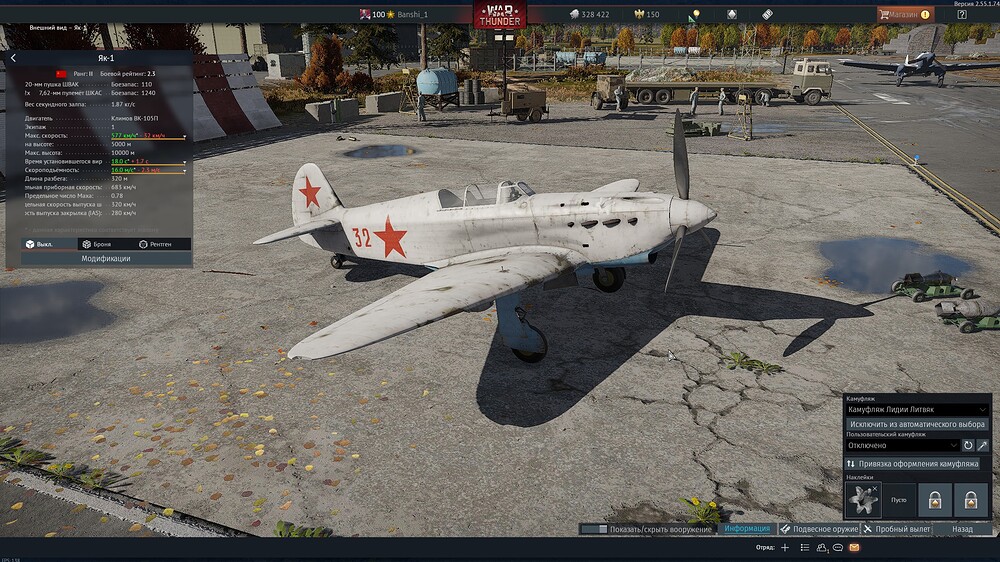
Task: Select the Выкл. view tab
Action: pyautogui.click(x=40, y=244)
